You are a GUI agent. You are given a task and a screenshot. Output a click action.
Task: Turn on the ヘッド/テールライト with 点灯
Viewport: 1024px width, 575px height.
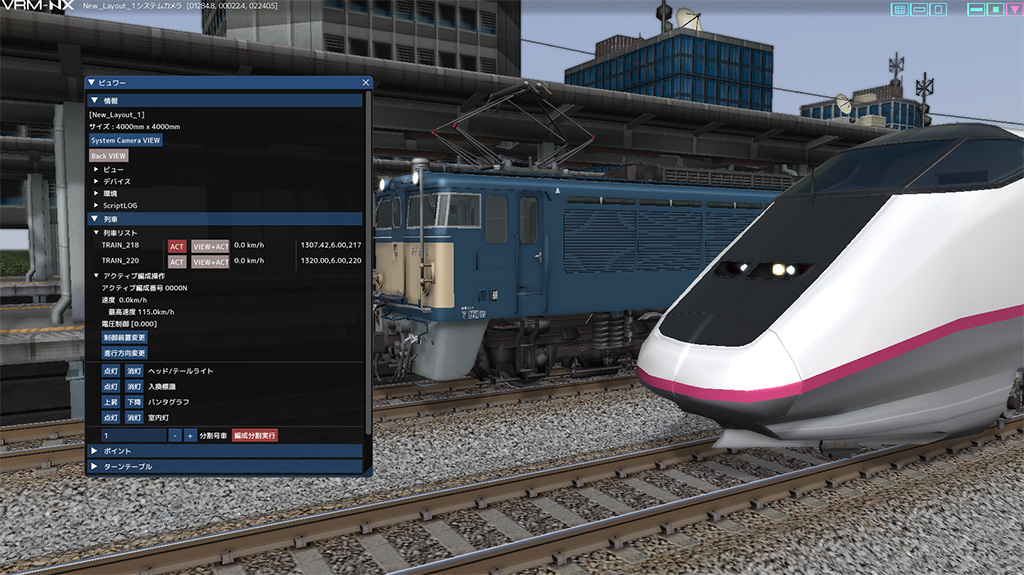point(110,371)
